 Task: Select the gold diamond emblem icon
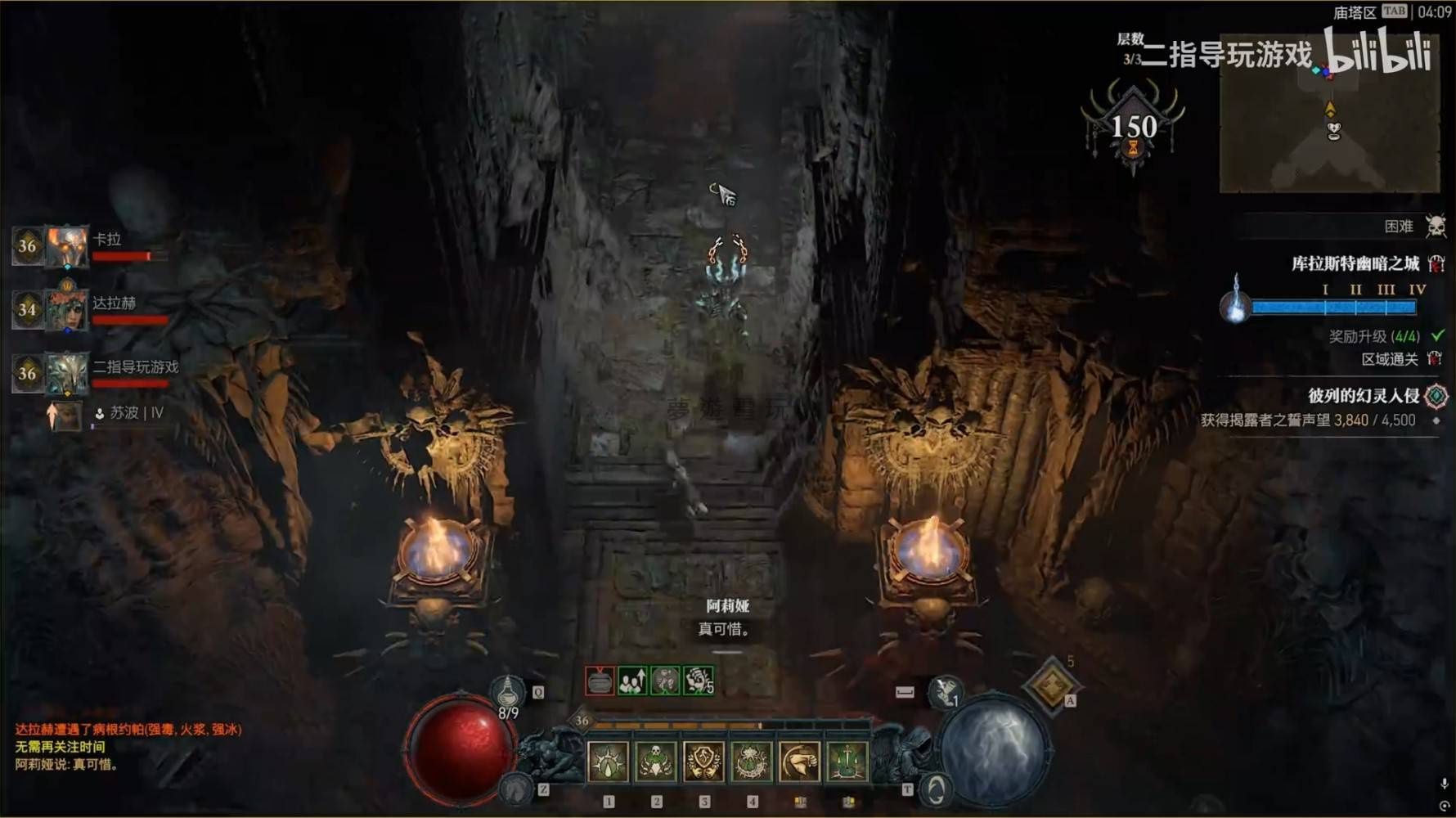pyautogui.click(x=1051, y=685)
